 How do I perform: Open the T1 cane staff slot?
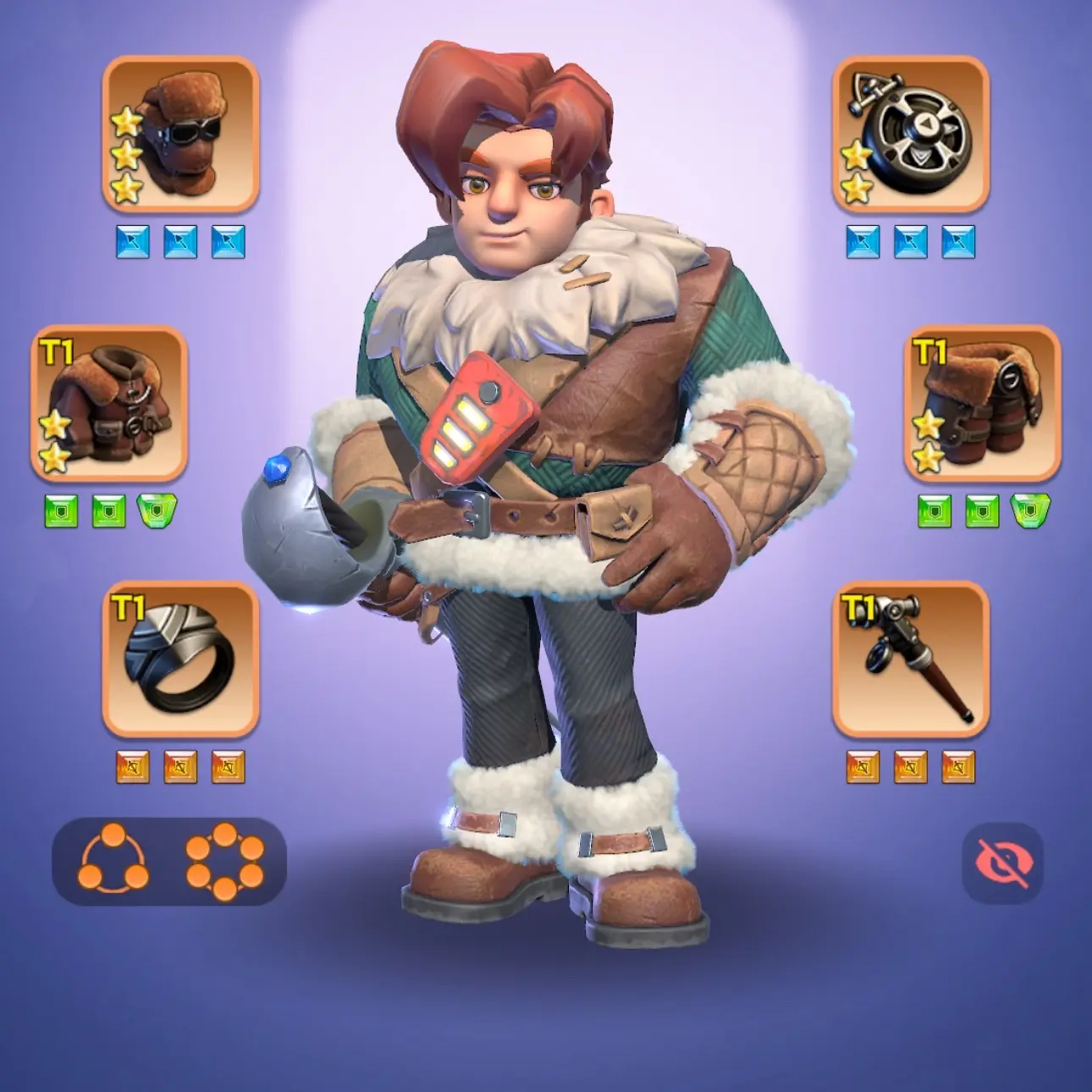click(910, 659)
